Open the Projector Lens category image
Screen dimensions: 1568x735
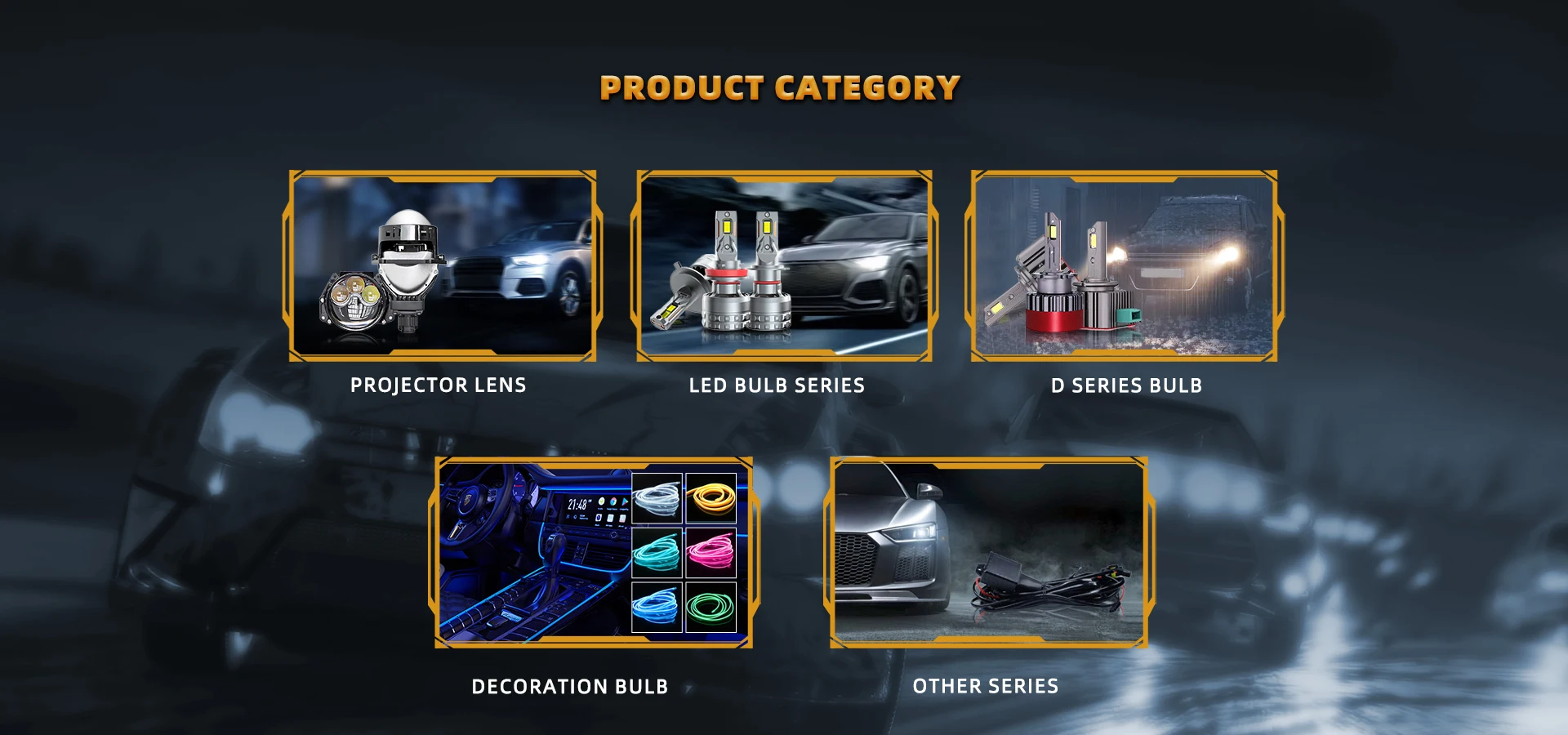(x=442, y=266)
